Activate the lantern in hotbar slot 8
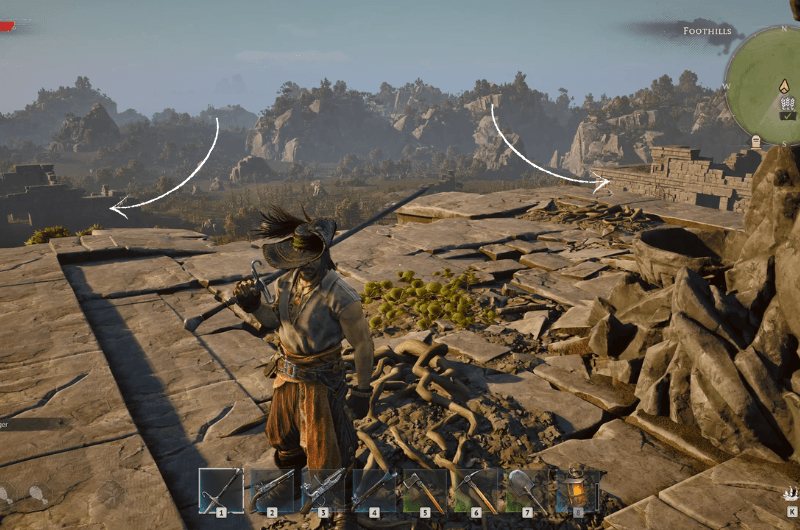800x530 pixels. coord(577,490)
